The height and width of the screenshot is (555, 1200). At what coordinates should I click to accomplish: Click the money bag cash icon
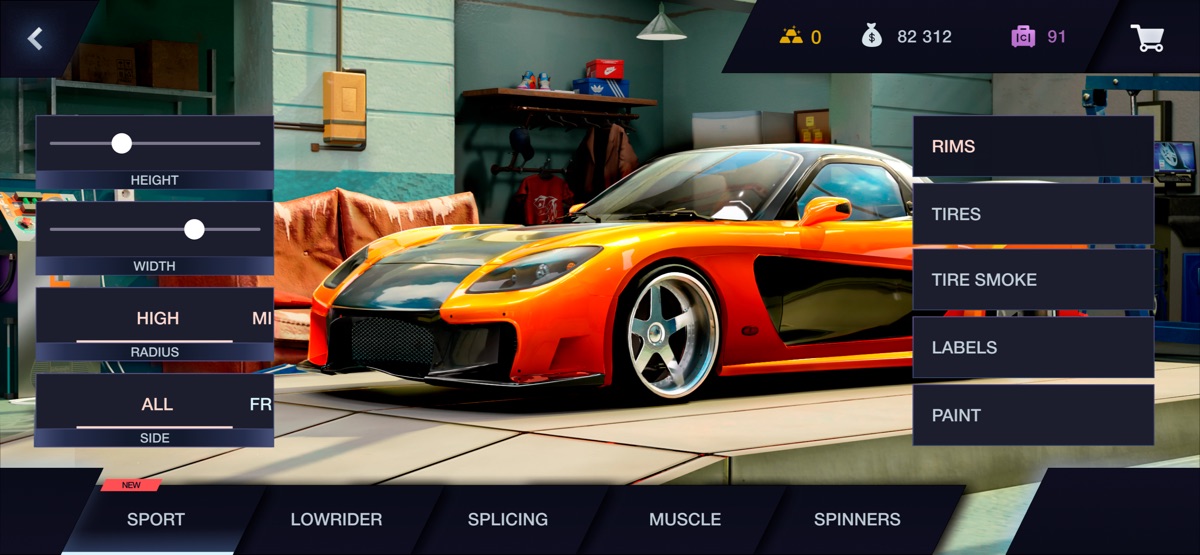click(x=872, y=37)
